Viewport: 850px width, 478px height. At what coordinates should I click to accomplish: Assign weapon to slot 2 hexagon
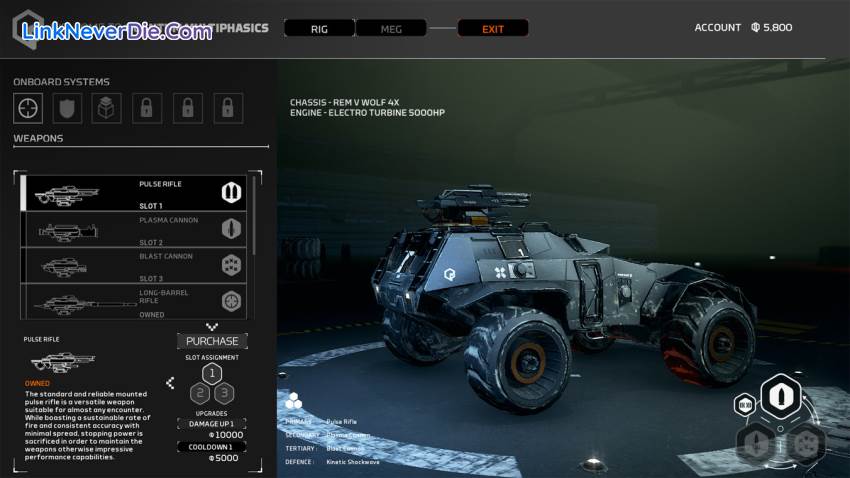click(200, 393)
